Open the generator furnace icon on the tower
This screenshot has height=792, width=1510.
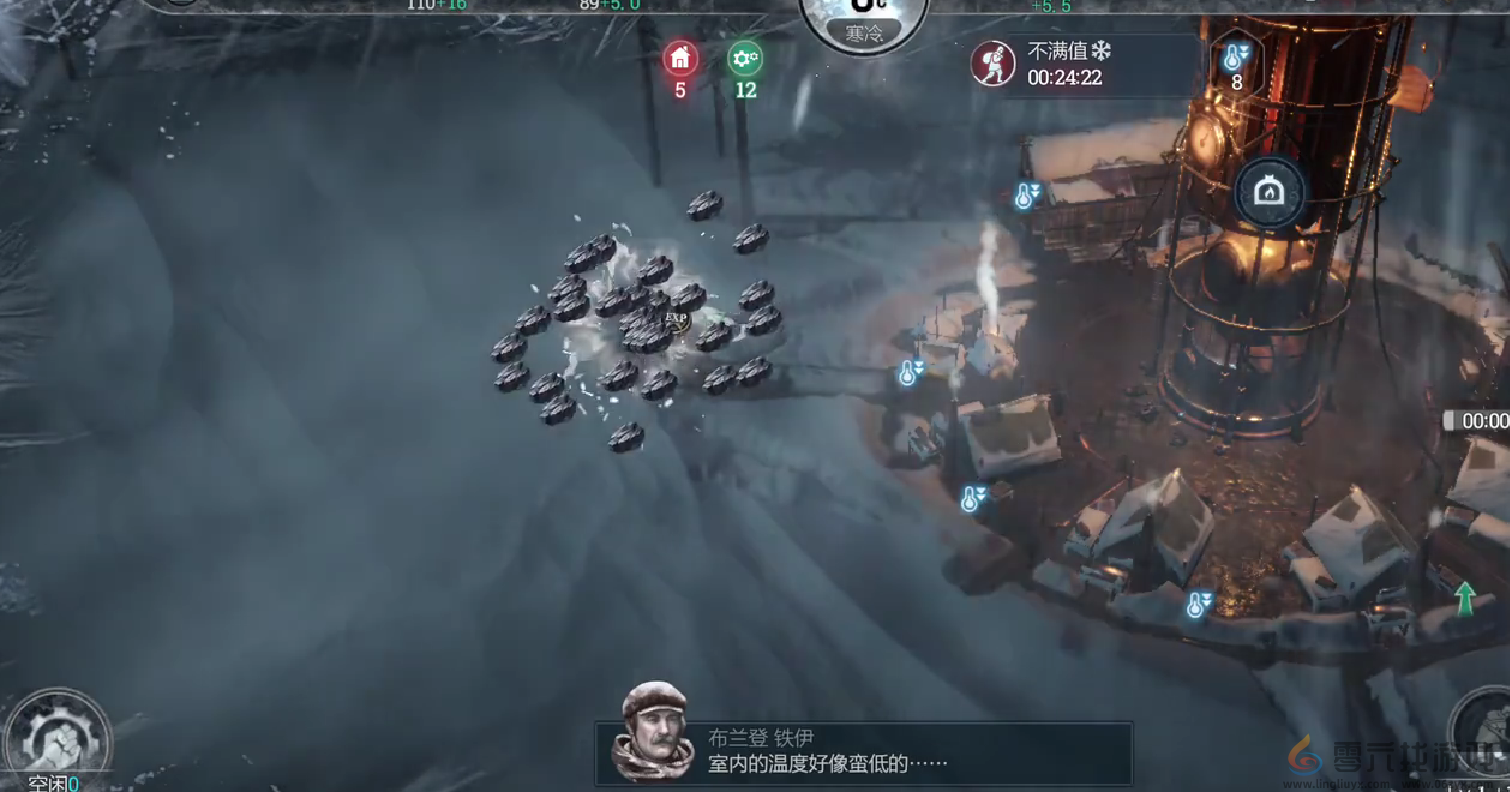1270,192
